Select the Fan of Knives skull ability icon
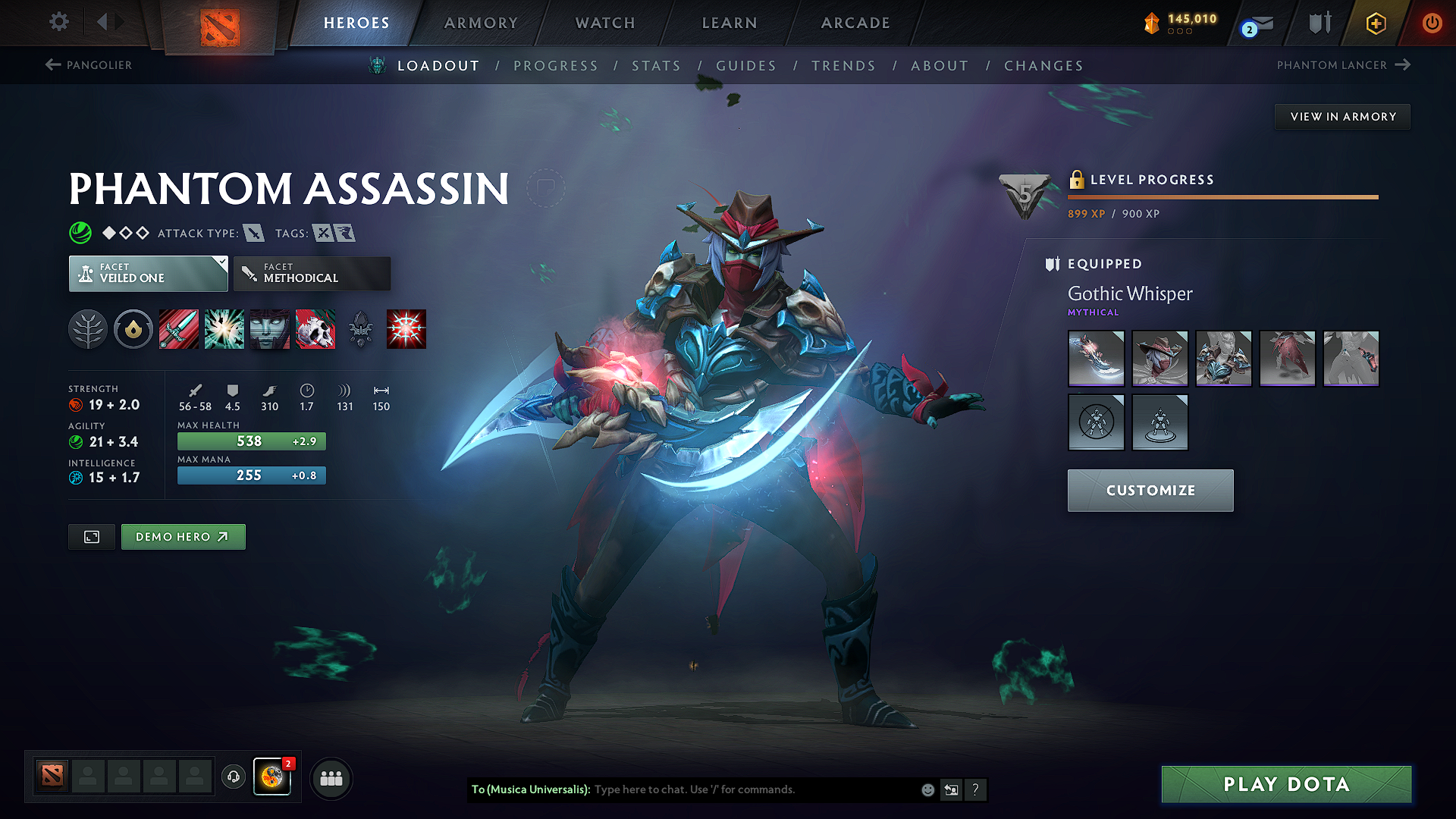The image size is (1456, 819). click(315, 328)
